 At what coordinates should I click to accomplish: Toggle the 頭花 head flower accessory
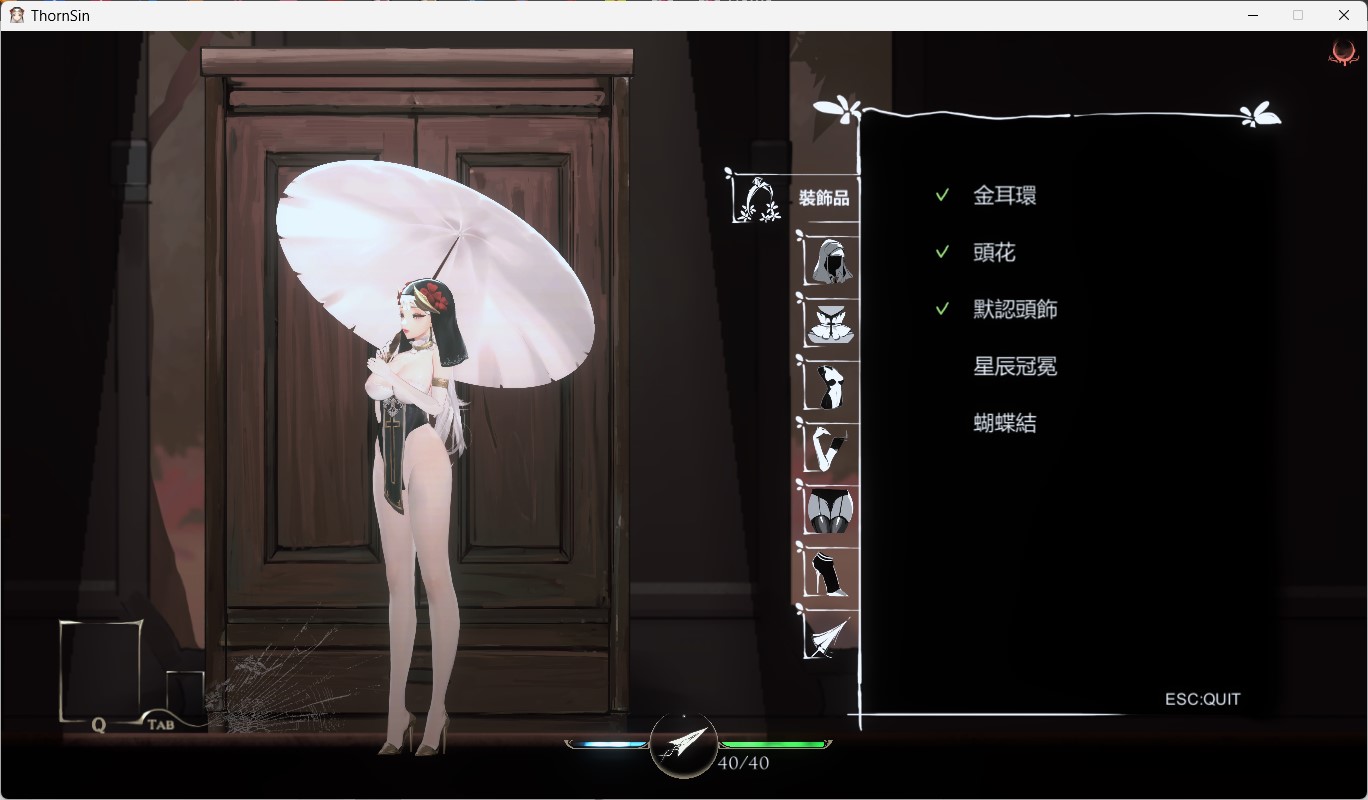click(x=994, y=253)
